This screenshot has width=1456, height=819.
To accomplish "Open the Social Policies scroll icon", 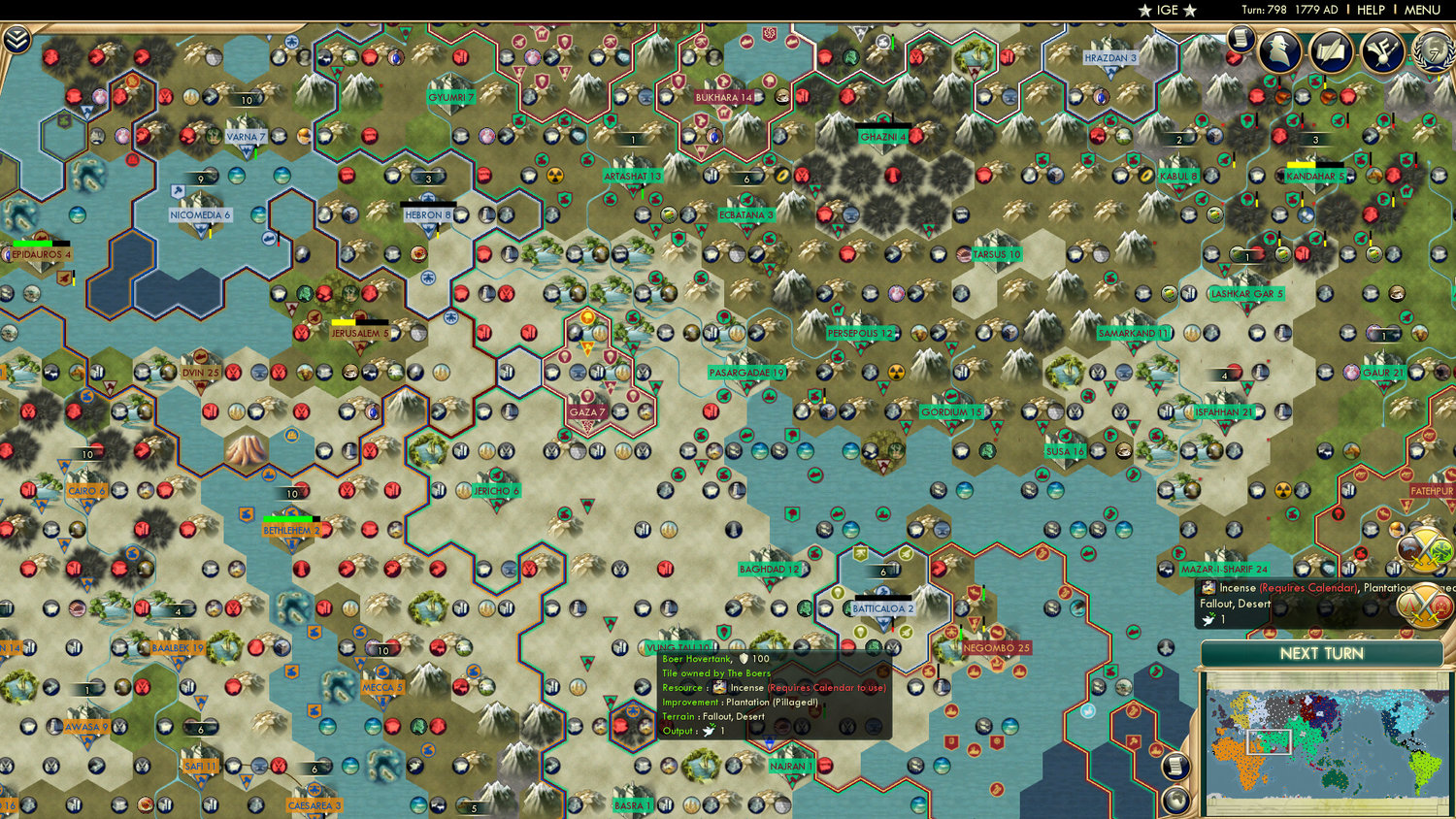I will point(1330,49).
